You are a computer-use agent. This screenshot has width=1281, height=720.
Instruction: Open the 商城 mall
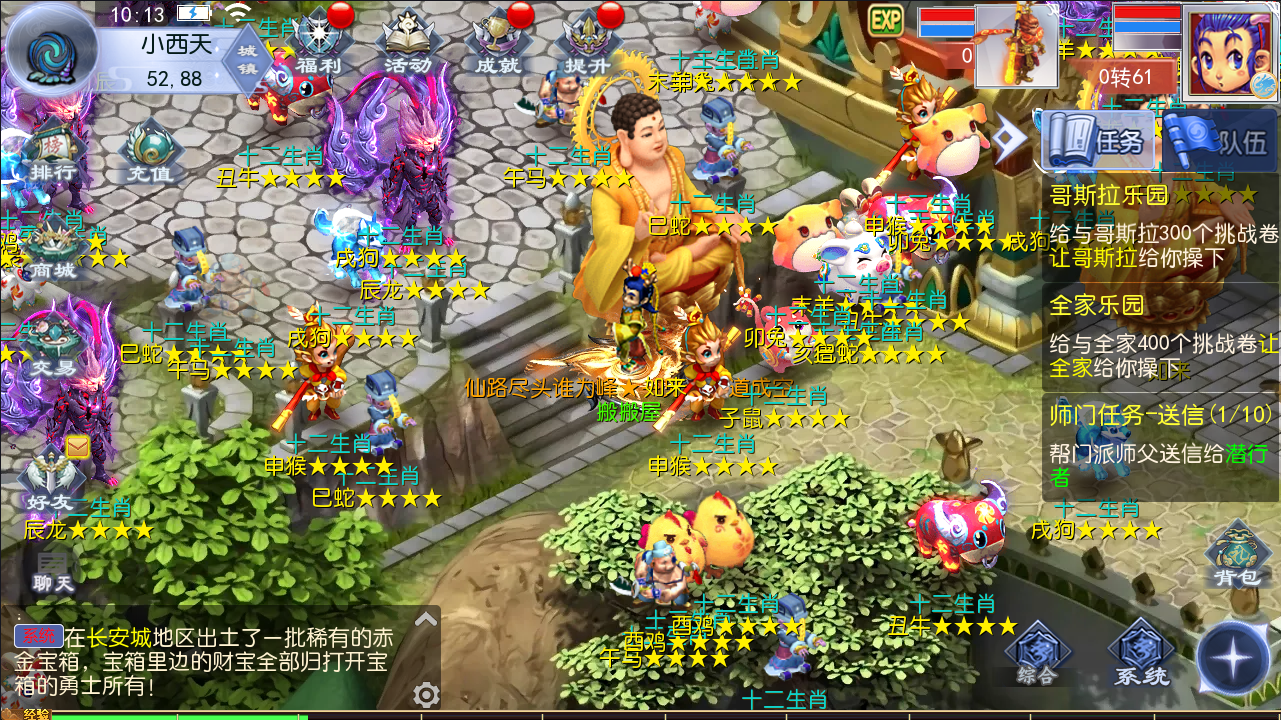(x=52, y=252)
